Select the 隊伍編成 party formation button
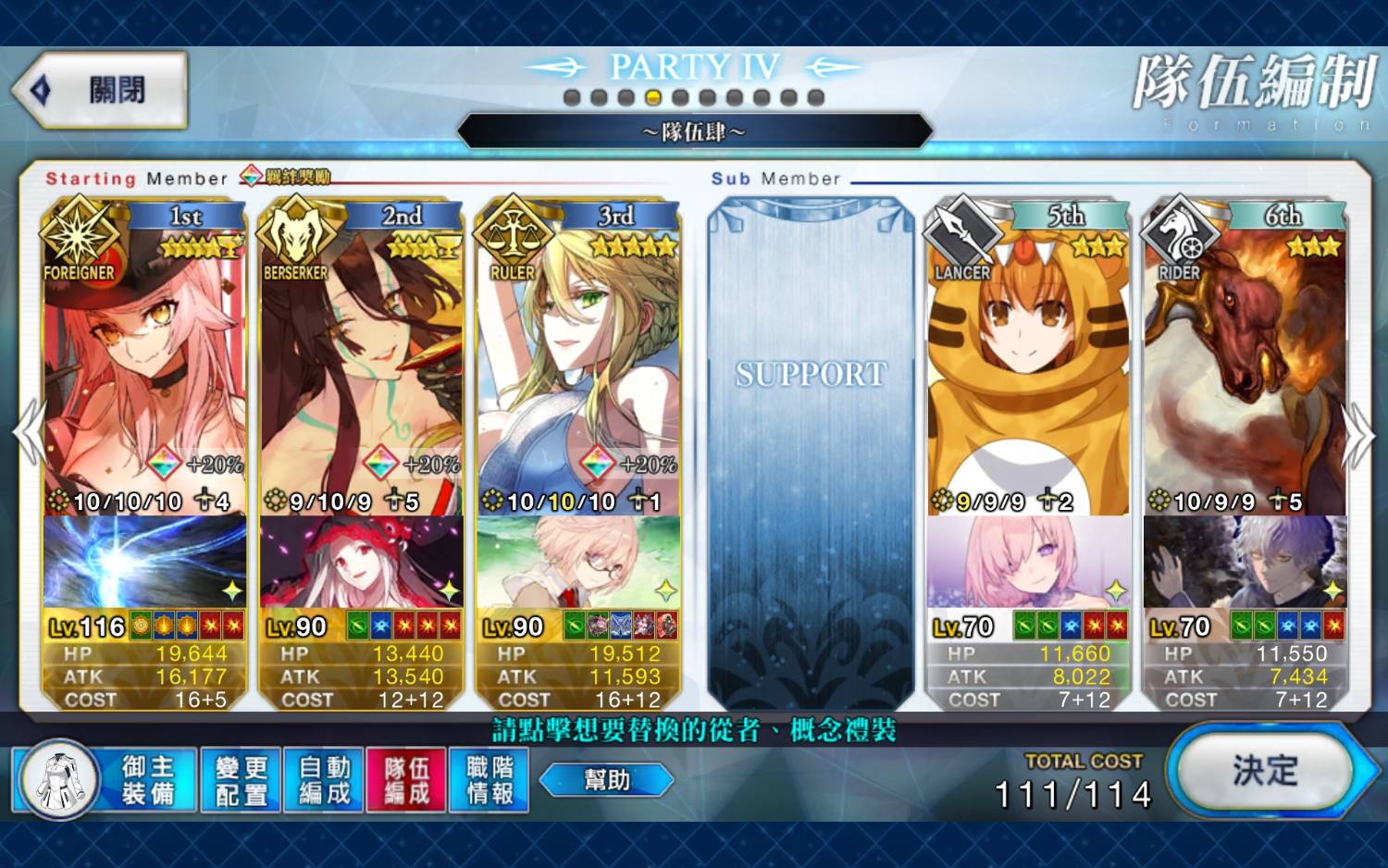This screenshot has height=868, width=1388. pyautogui.click(x=406, y=780)
